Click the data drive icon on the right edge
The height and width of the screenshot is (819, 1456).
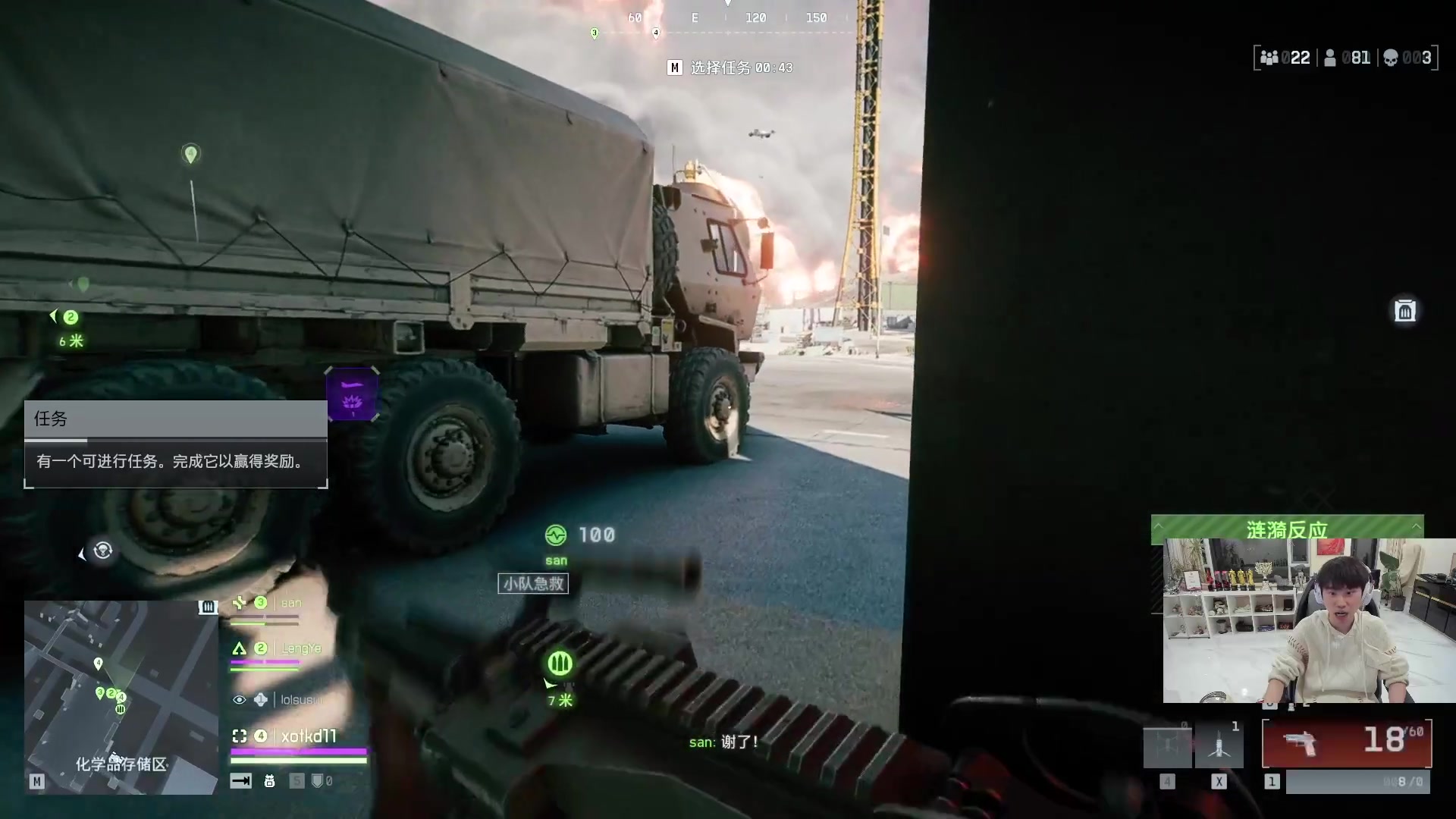(x=1404, y=310)
